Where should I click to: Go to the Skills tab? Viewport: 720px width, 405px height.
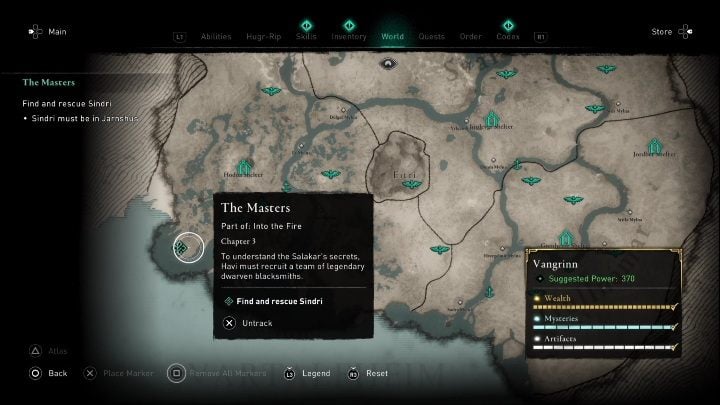(x=307, y=36)
